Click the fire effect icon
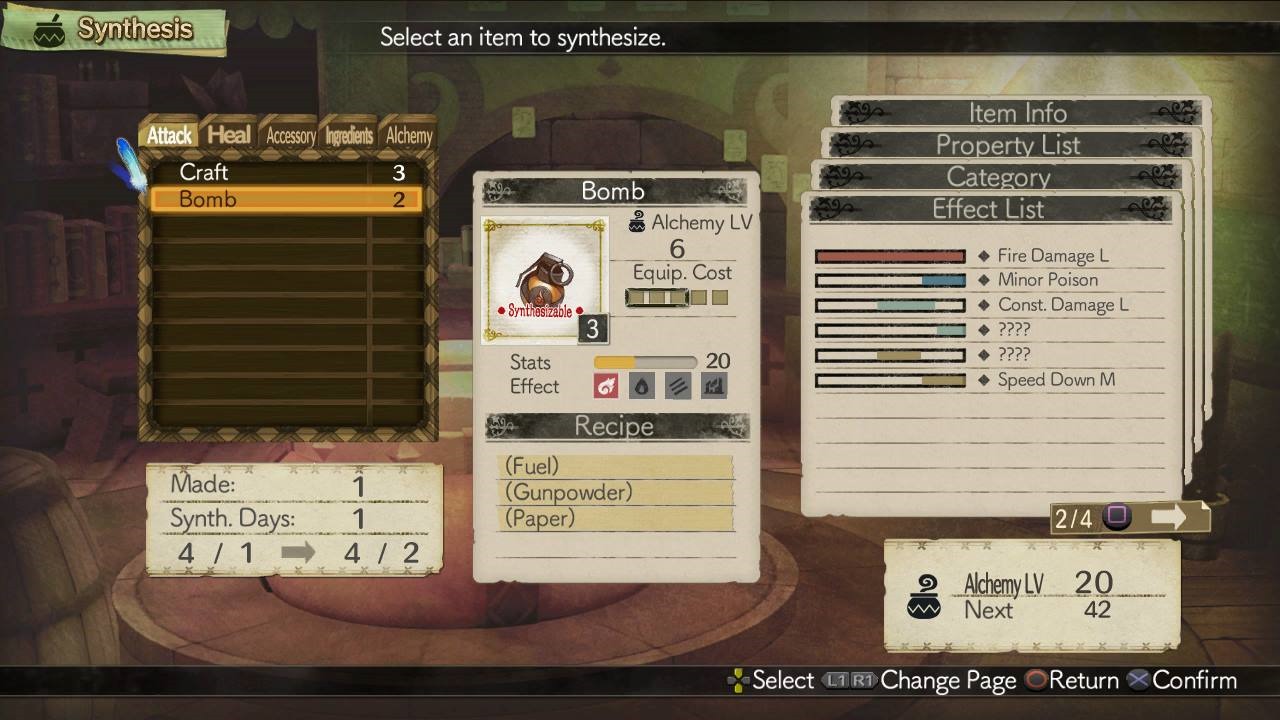This screenshot has height=720, width=1280. (x=606, y=386)
